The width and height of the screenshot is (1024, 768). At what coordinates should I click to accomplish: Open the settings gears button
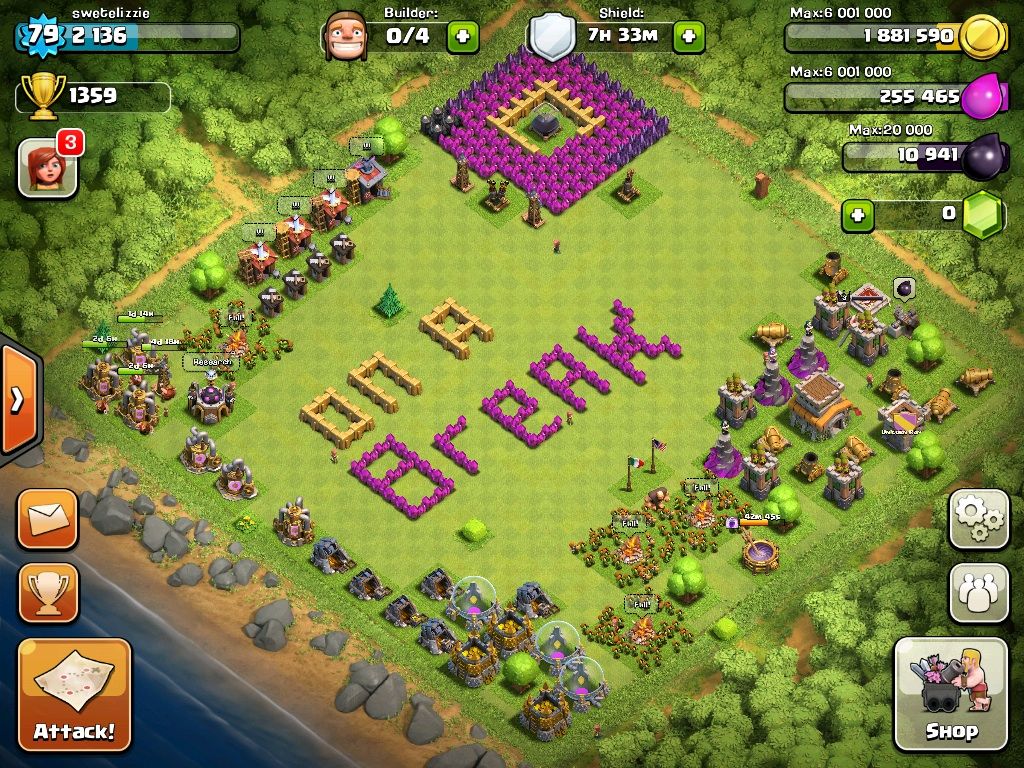pos(978,518)
